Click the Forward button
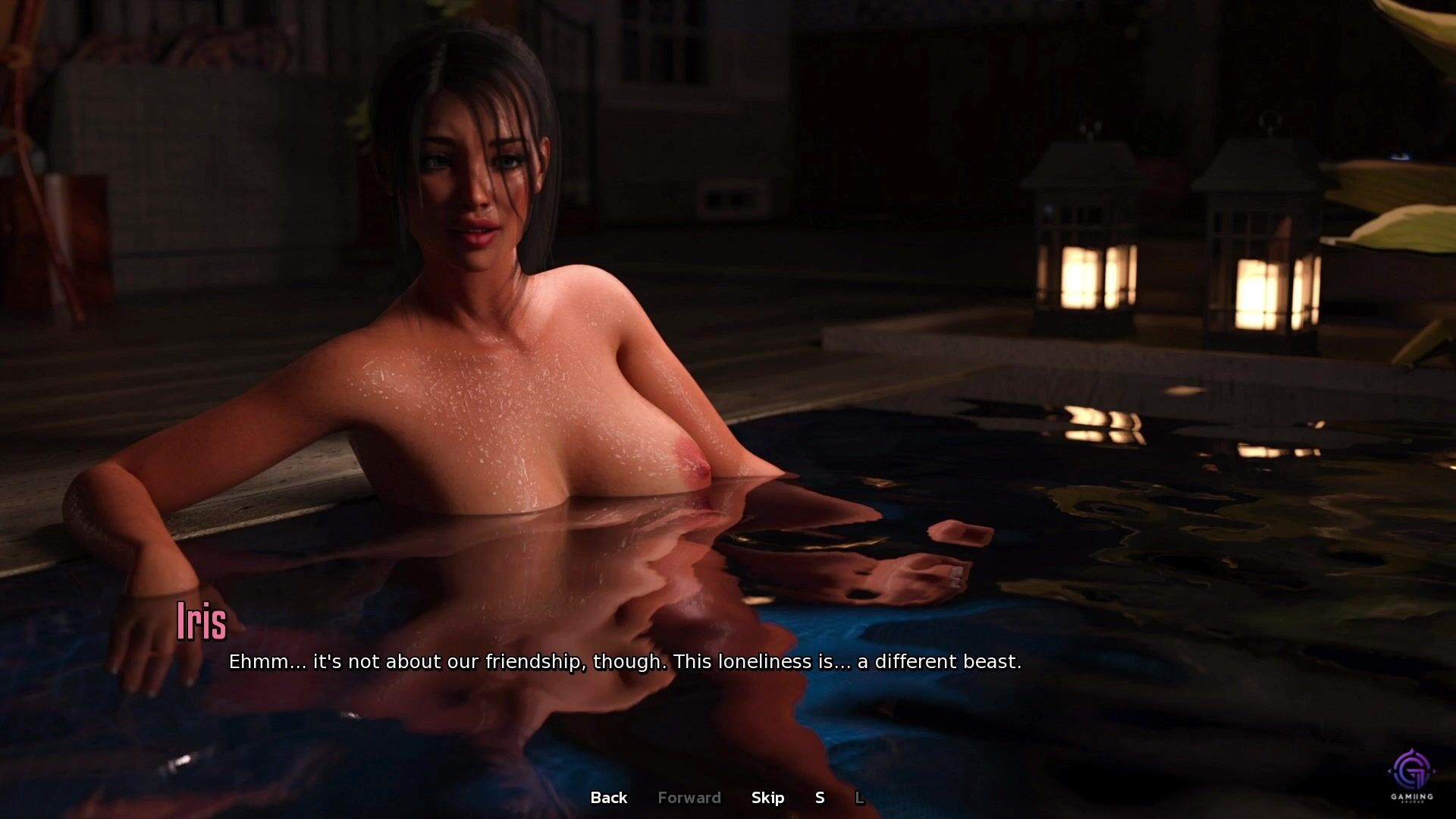The height and width of the screenshot is (819, 1456). (689, 798)
